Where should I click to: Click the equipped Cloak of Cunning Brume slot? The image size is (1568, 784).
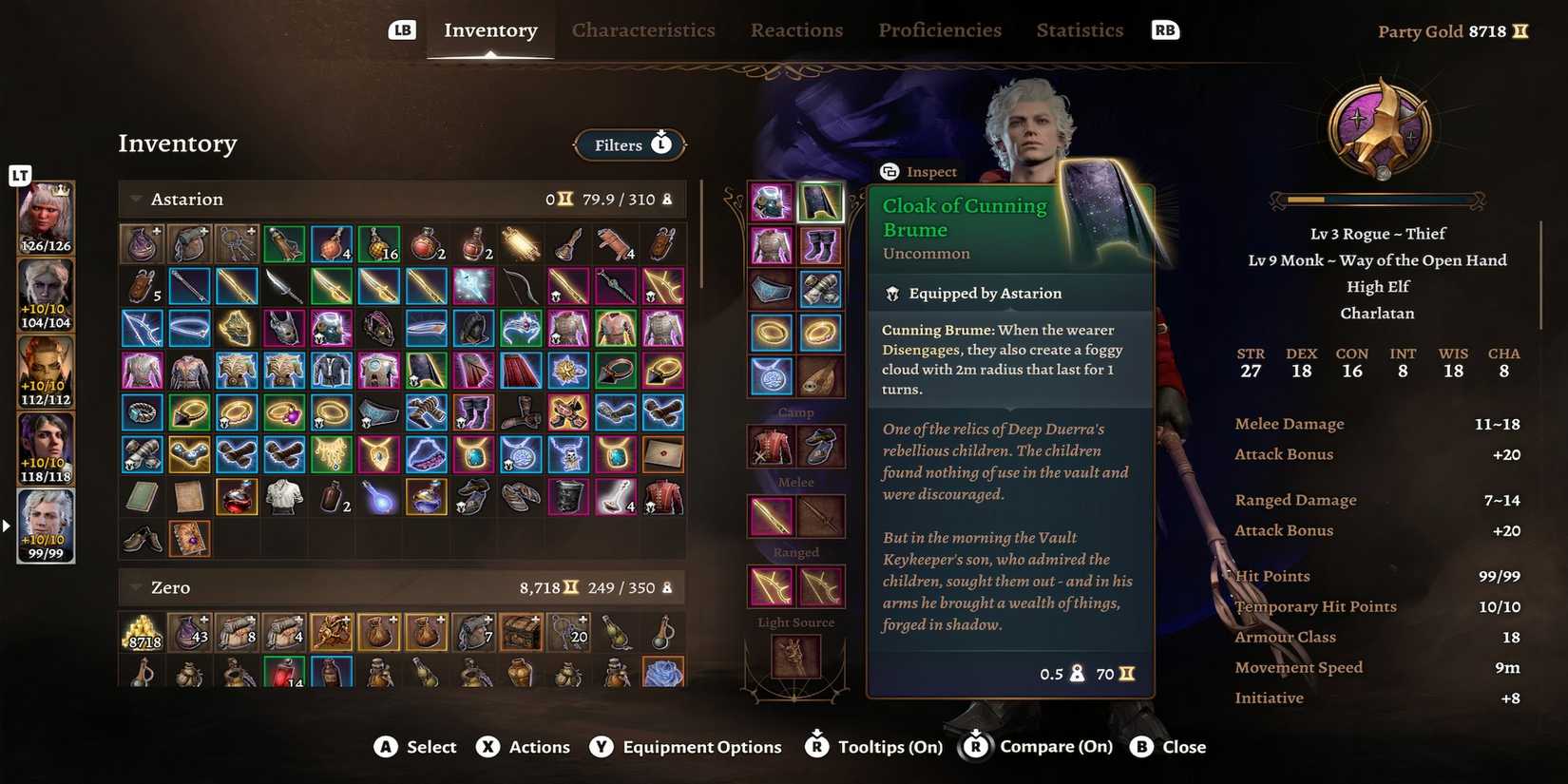[x=819, y=201]
